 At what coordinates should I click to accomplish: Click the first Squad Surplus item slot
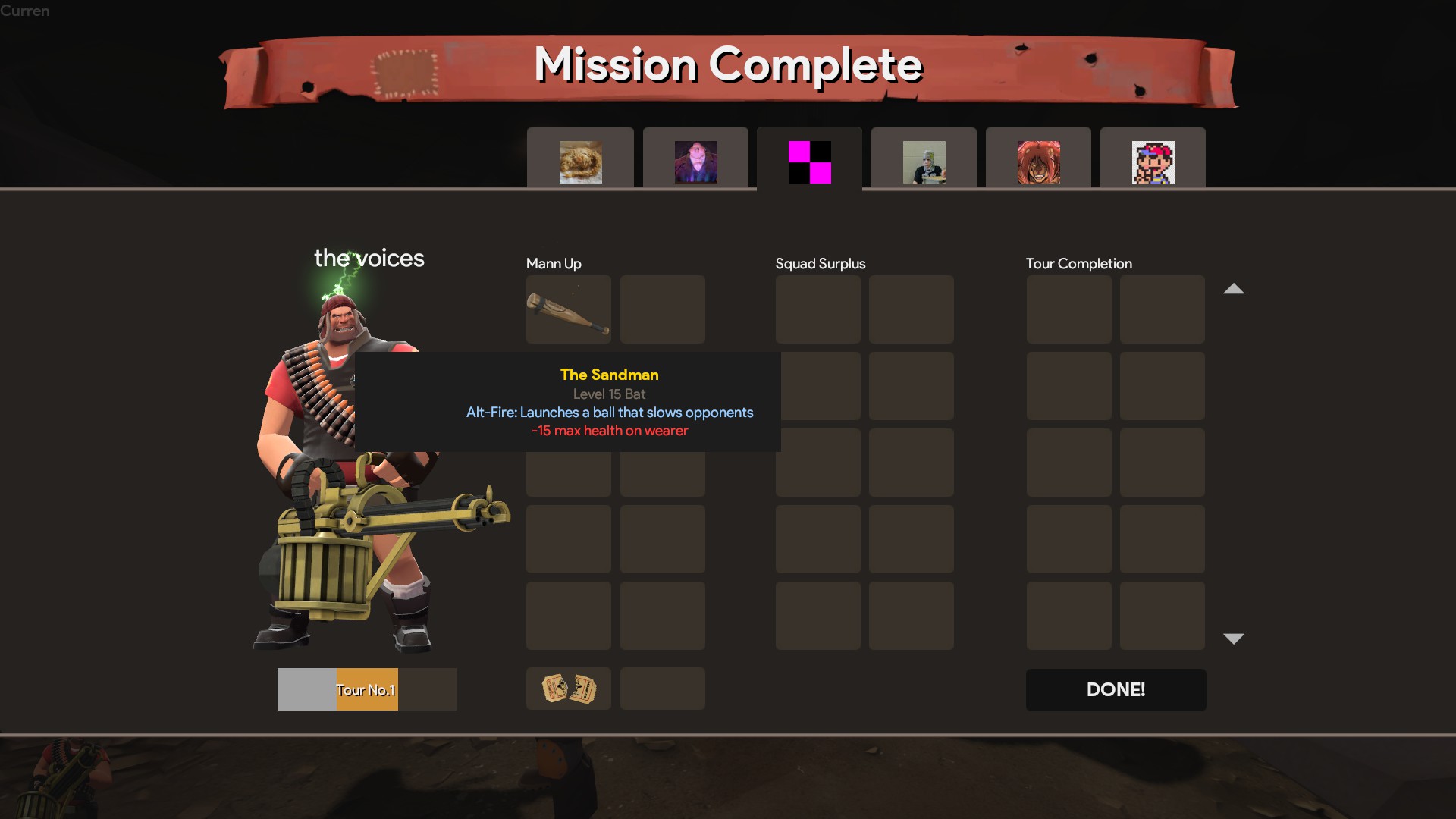[817, 309]
